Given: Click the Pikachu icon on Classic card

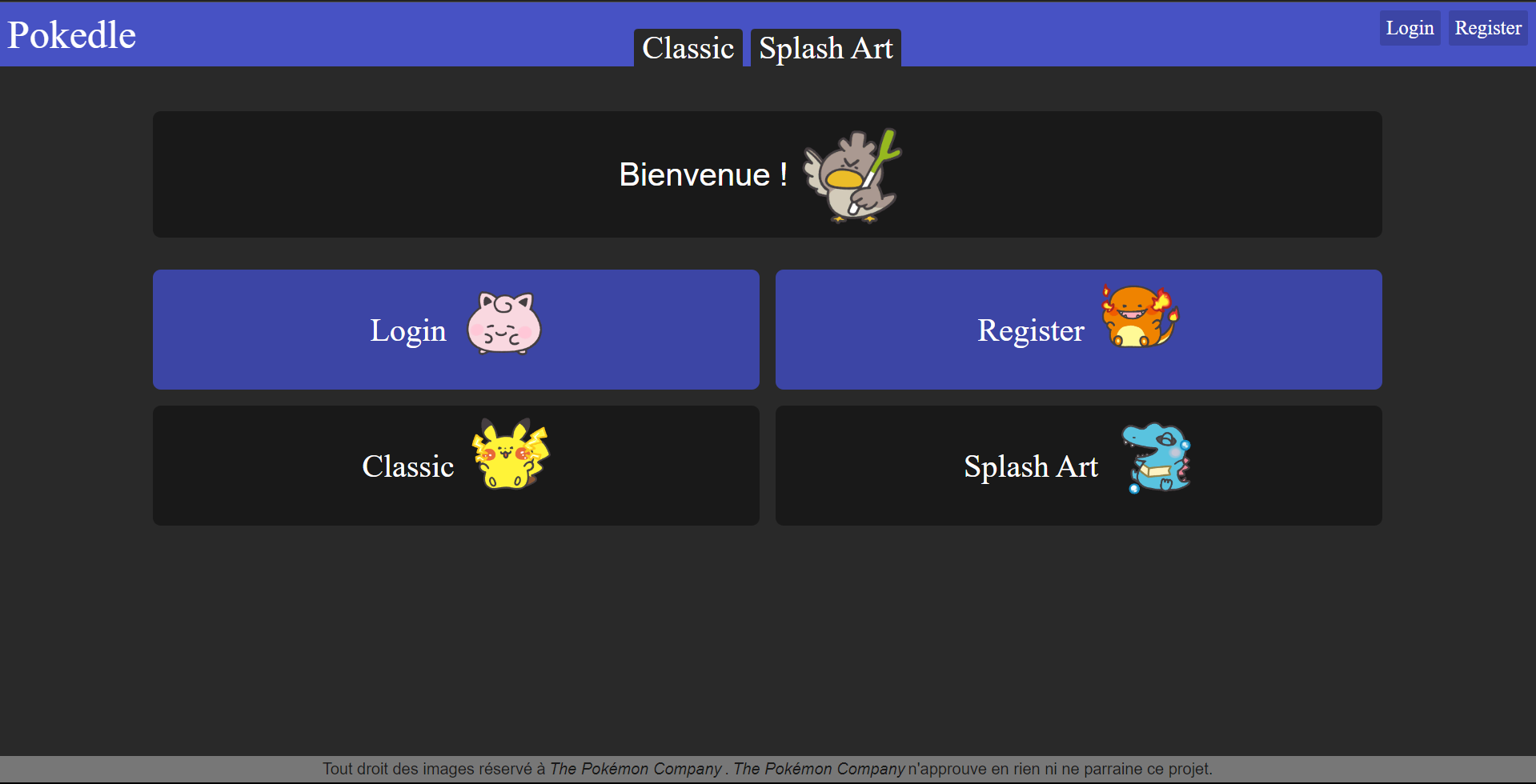Looking at the screenshot, I should pyautogui.click(x=511, y=456).
